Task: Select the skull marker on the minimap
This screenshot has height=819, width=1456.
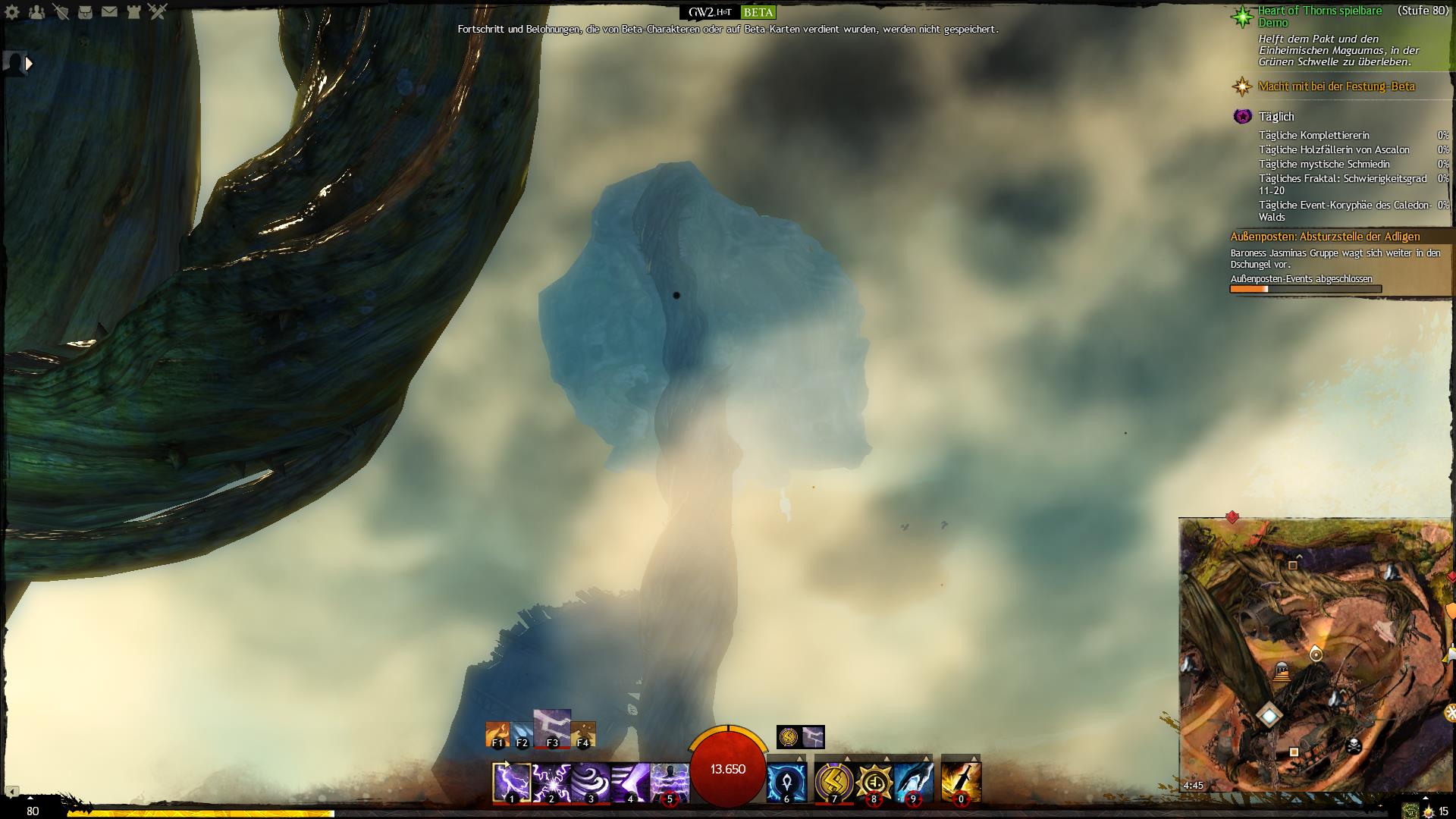Action: coord(1351,745)
